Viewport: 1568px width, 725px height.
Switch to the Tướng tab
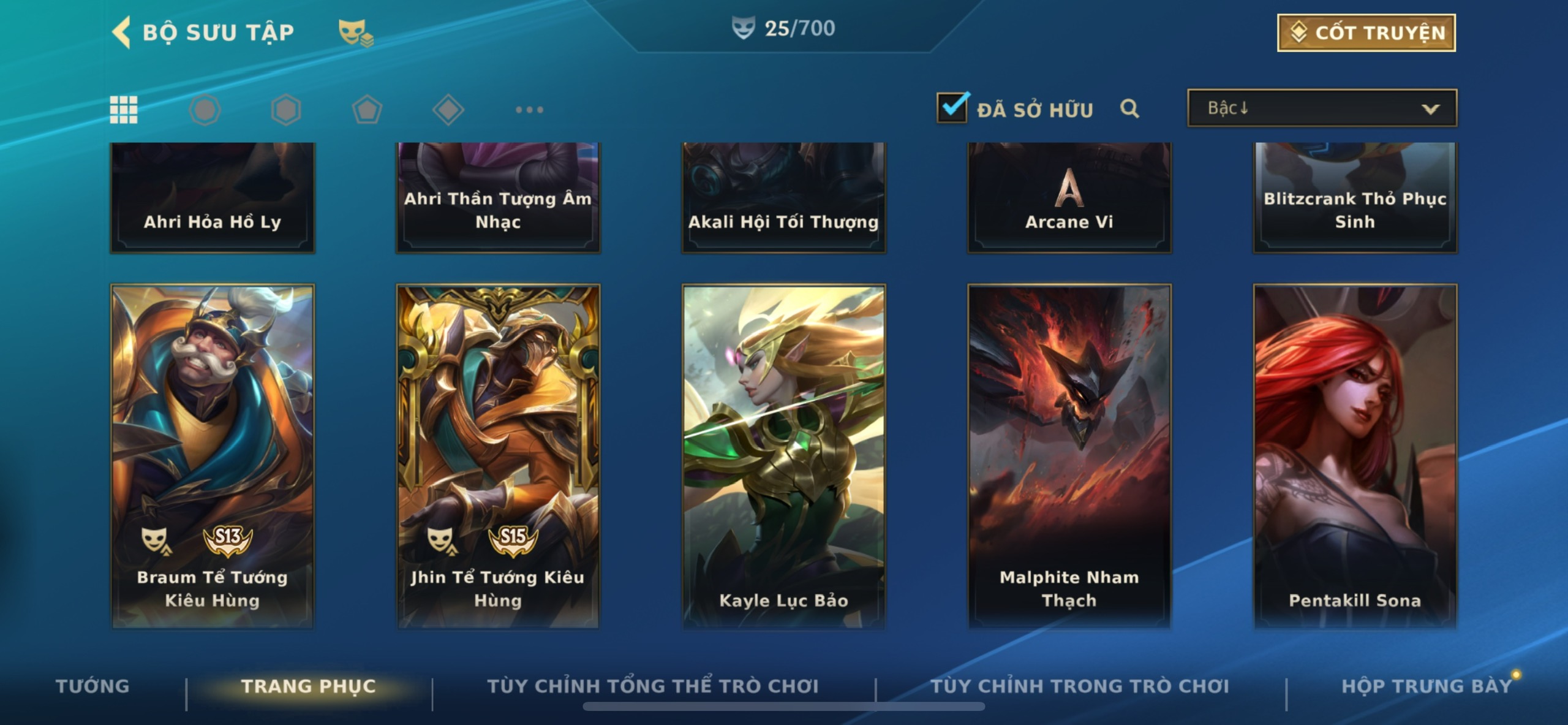click(x=92, y=686)
